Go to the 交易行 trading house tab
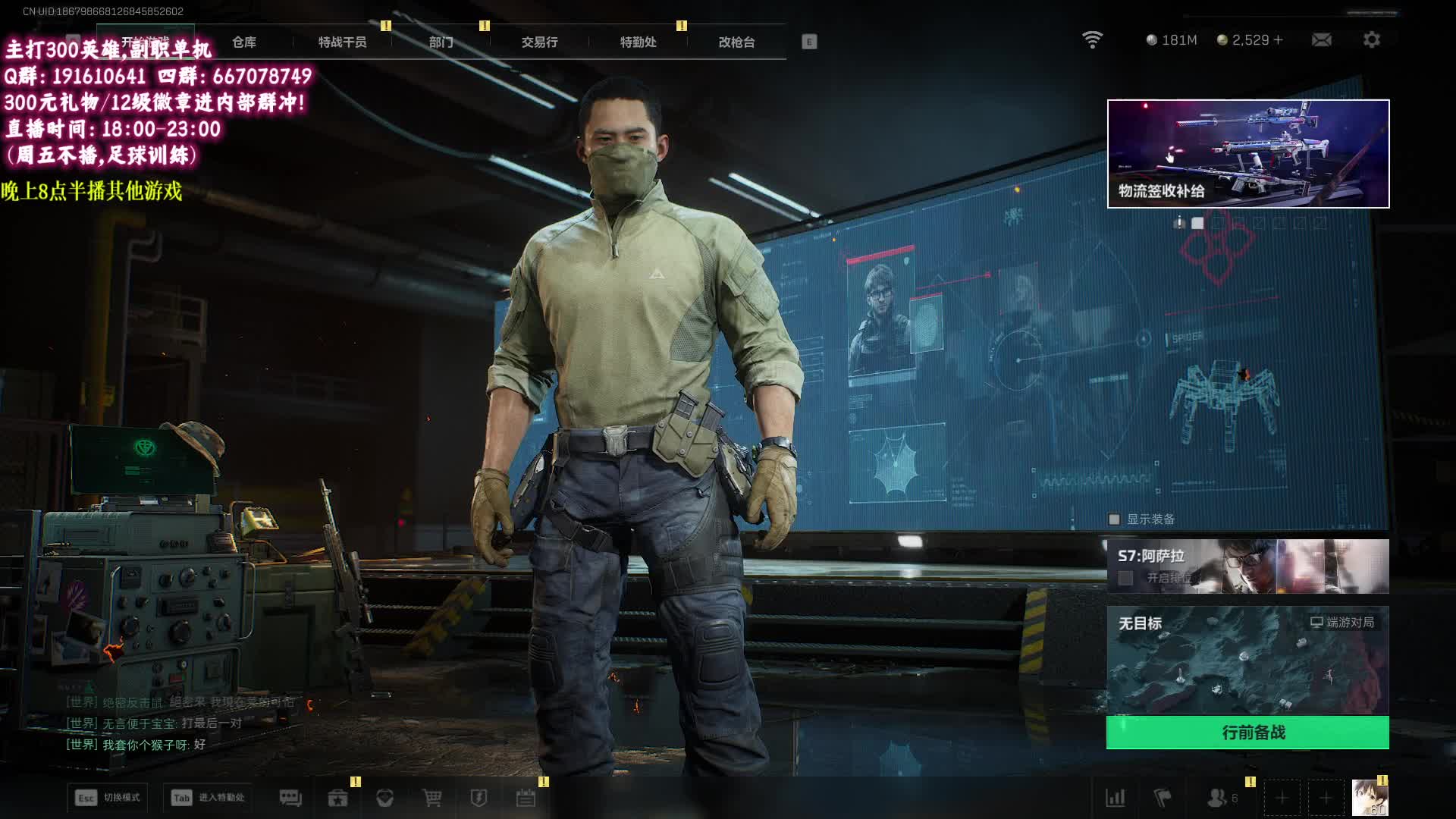Image resolution: width=1456 pixels, height=819 pixels. click(539, 42)
